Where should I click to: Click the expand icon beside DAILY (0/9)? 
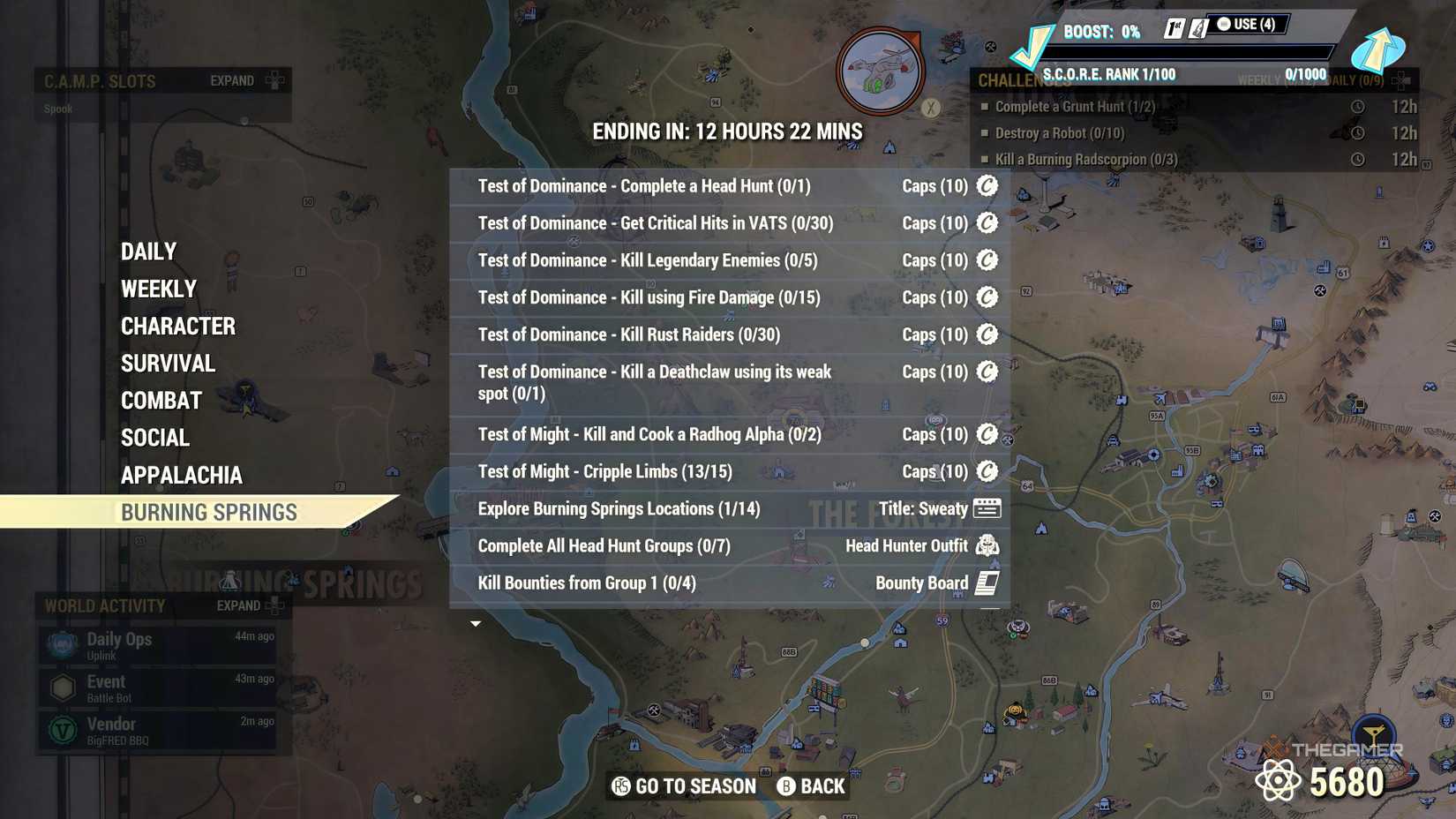(x=1398, y=79)
